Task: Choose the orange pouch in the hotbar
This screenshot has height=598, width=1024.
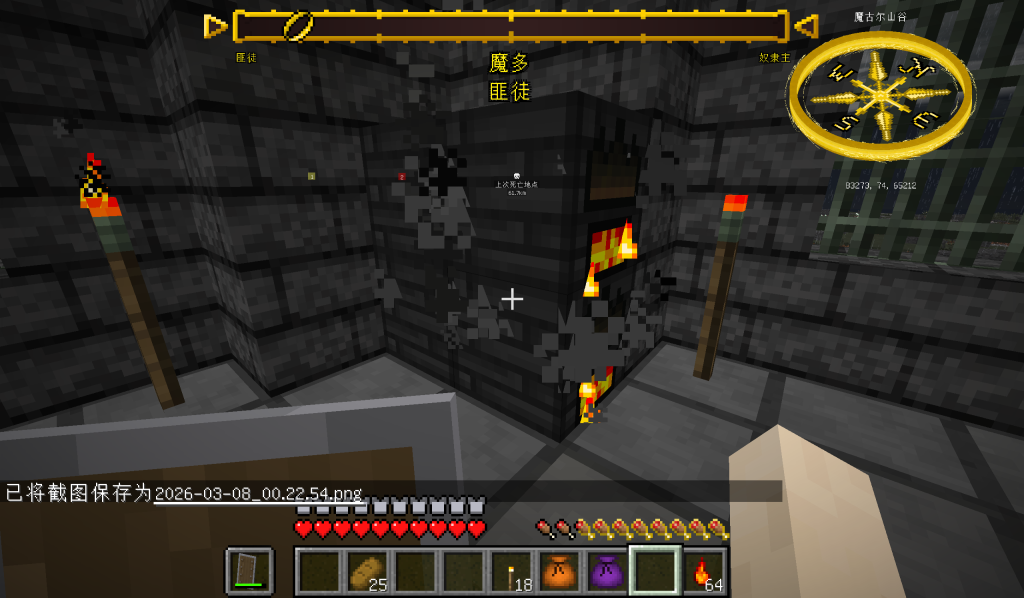Action: click(559, 571)
